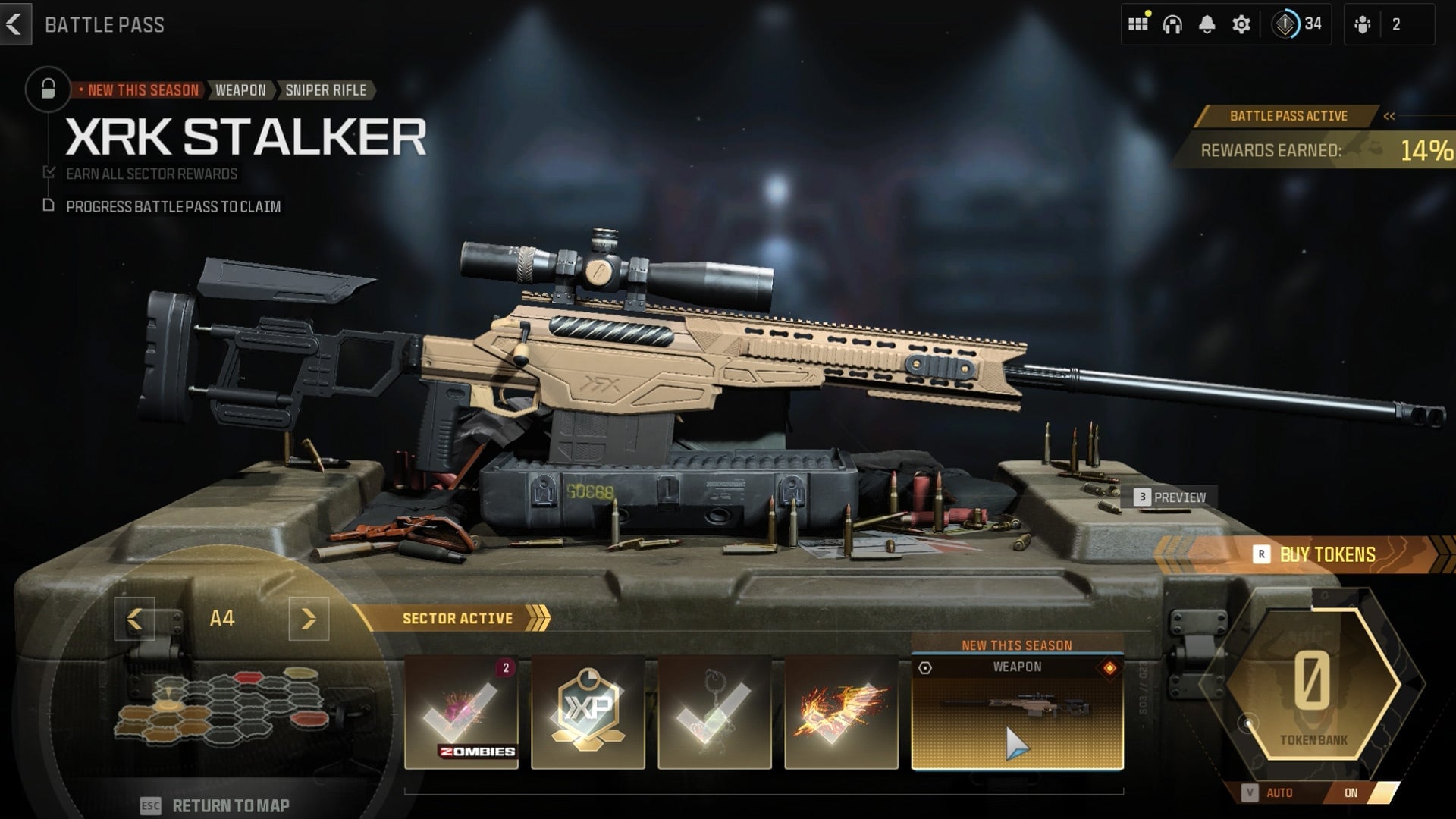Viewport: 1456px width, 819px height.
Task: Go to the next sector
Action: (x=309, y=619)
